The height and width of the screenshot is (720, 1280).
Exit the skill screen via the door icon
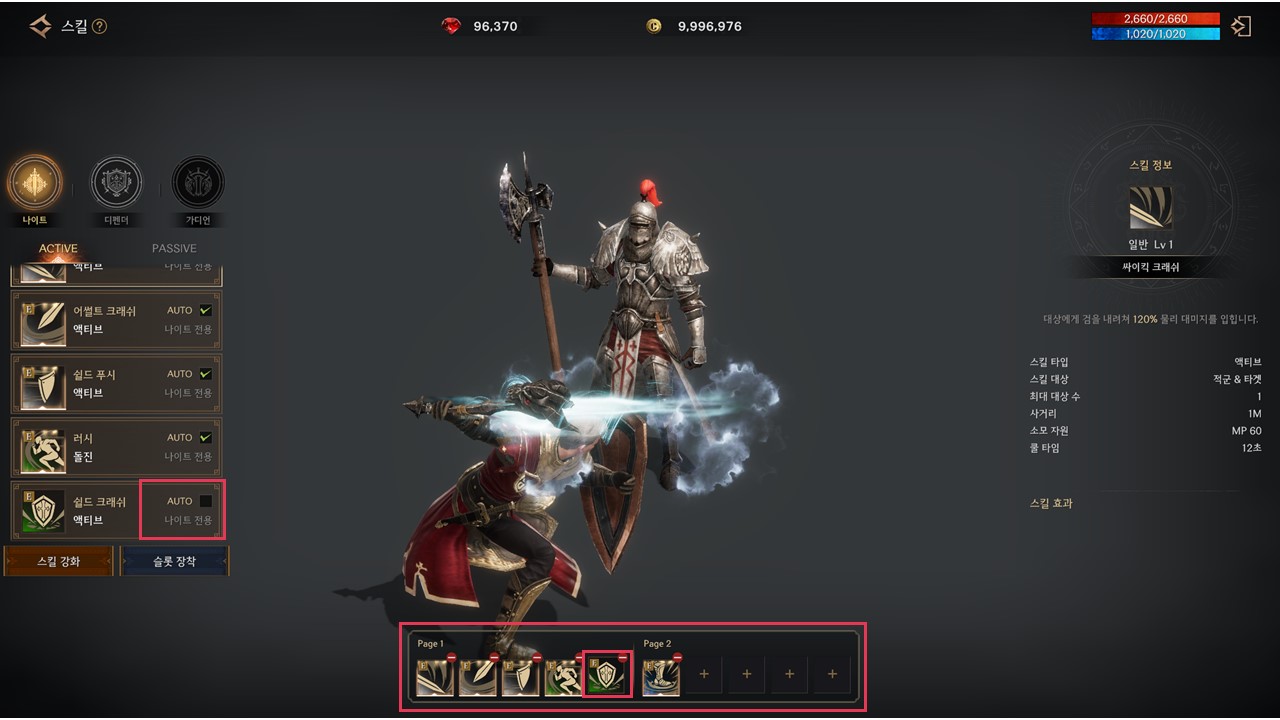[x=1241, y=27]
